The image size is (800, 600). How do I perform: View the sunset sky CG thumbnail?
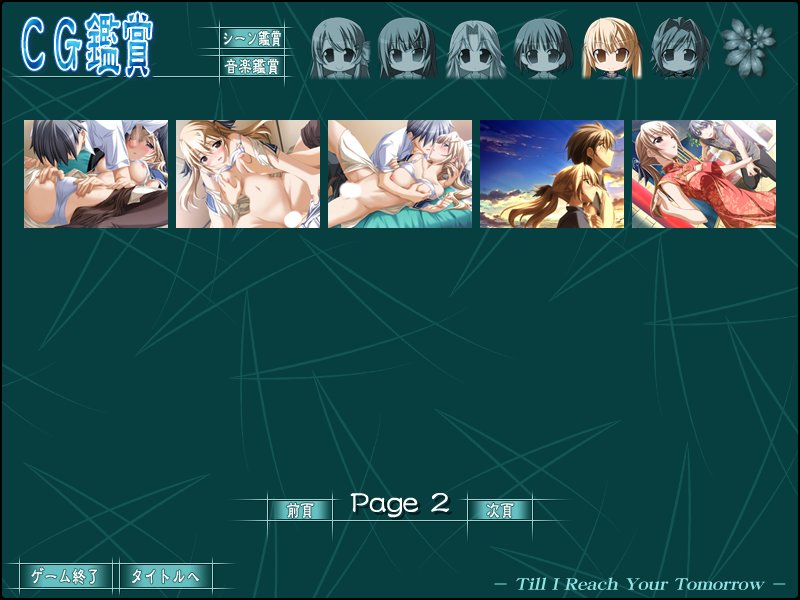552,174
